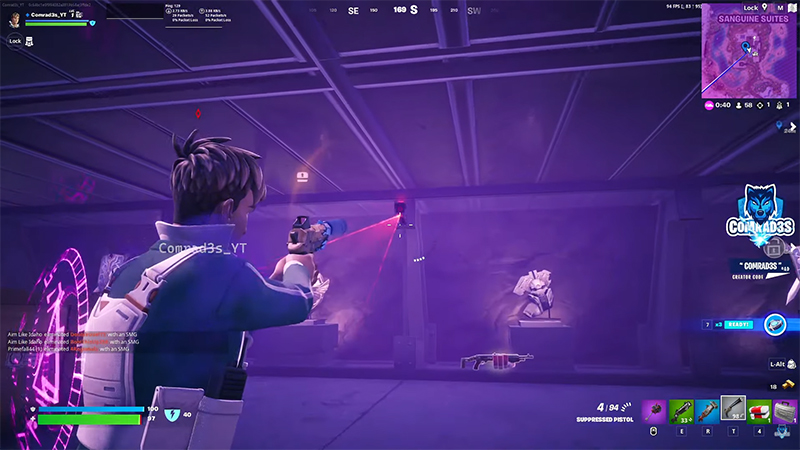Choose the grey metal case item slot
Viewport: 800px width, 450px height.
786,410
